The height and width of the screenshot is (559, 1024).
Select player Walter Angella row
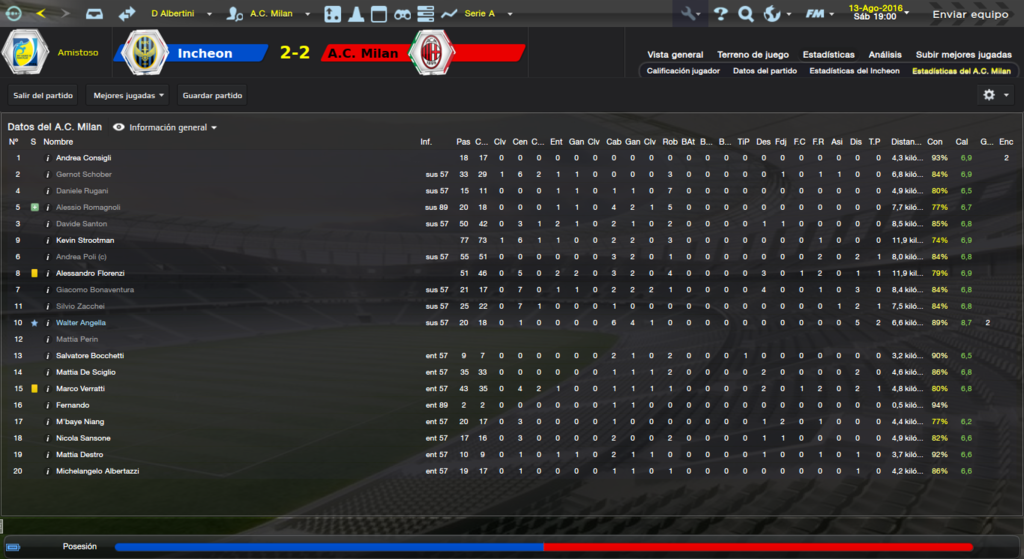tap(81, 323)
